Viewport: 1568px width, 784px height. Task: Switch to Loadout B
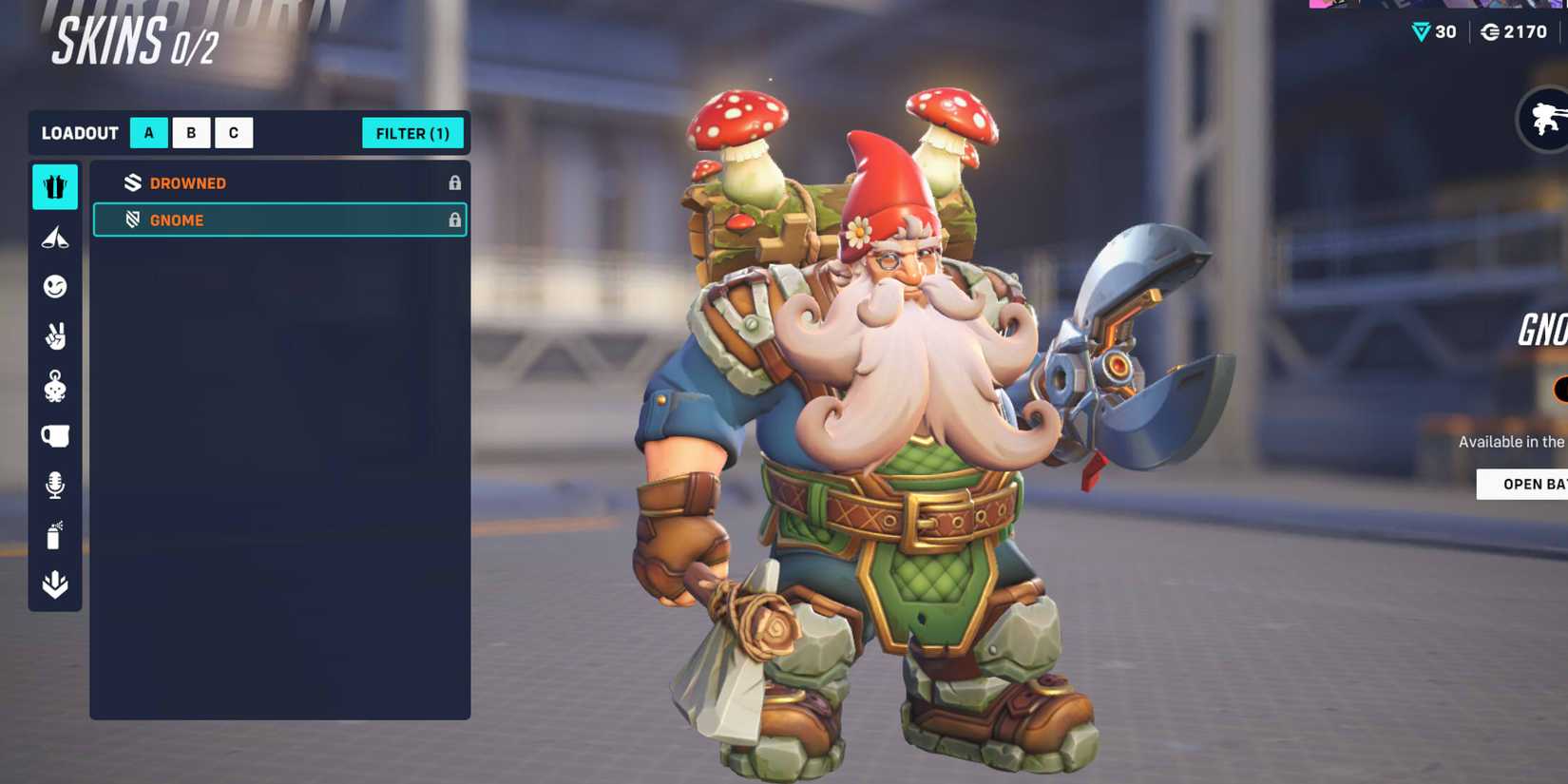[x=191, y=132]
